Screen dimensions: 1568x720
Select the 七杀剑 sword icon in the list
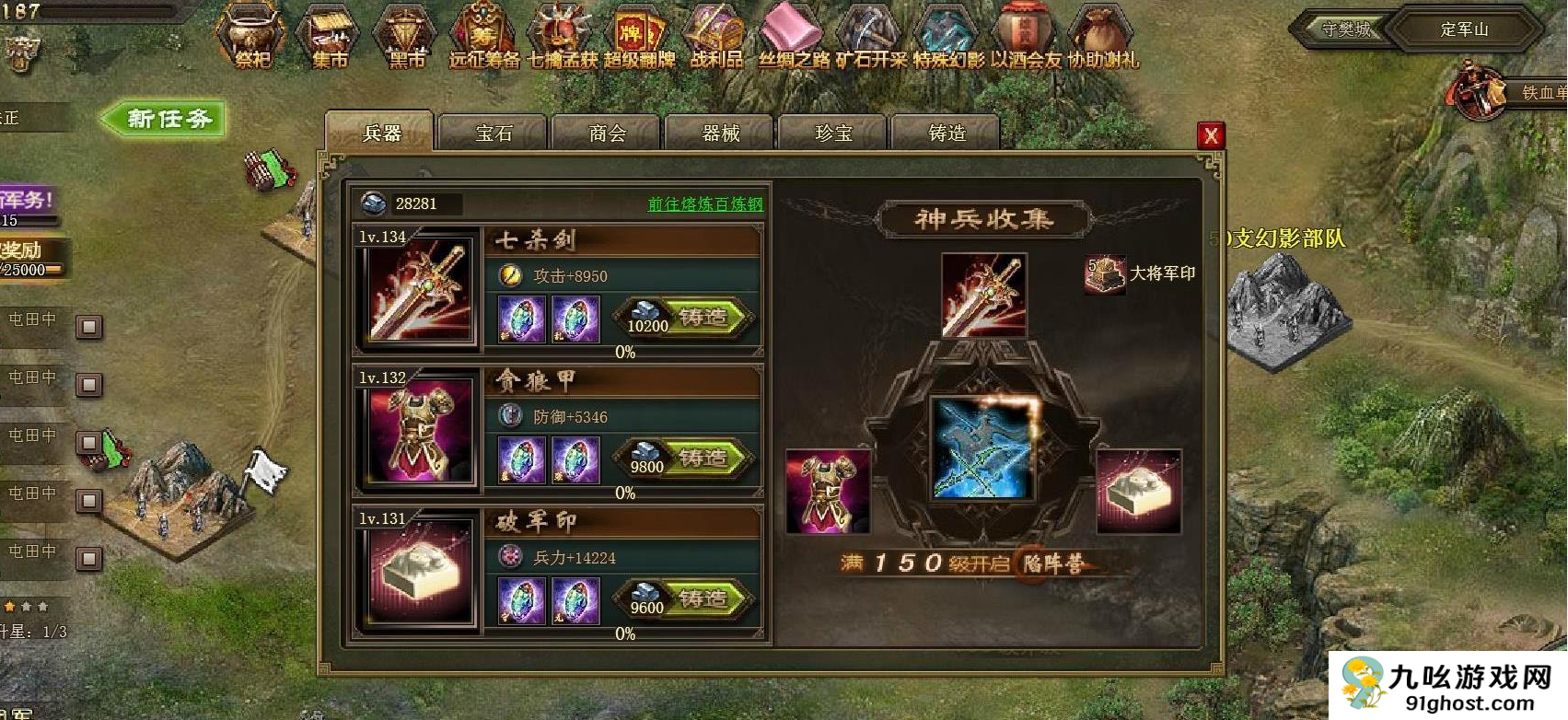click(419, 292)
